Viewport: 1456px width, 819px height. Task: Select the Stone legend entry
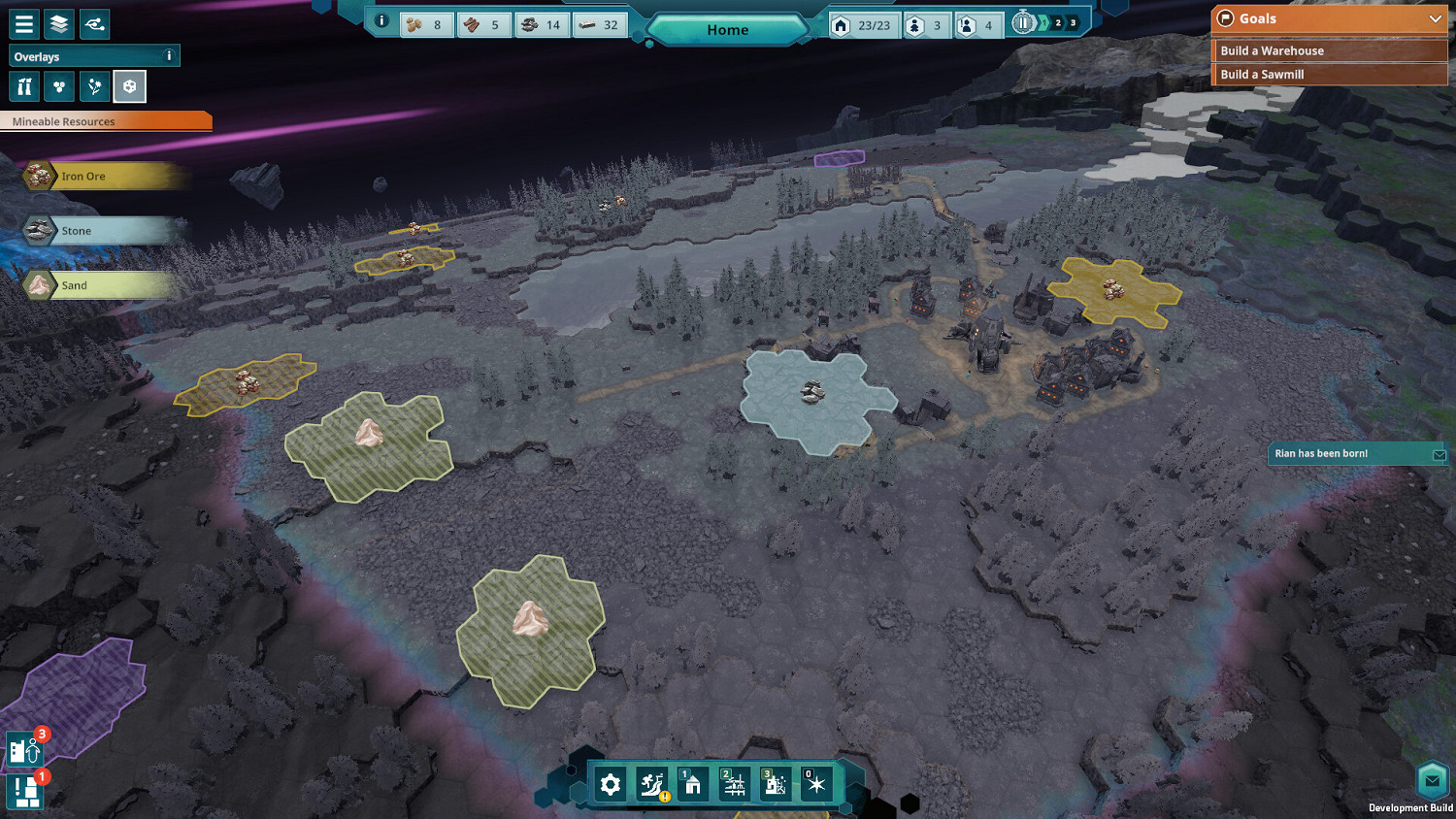(76, 231)
